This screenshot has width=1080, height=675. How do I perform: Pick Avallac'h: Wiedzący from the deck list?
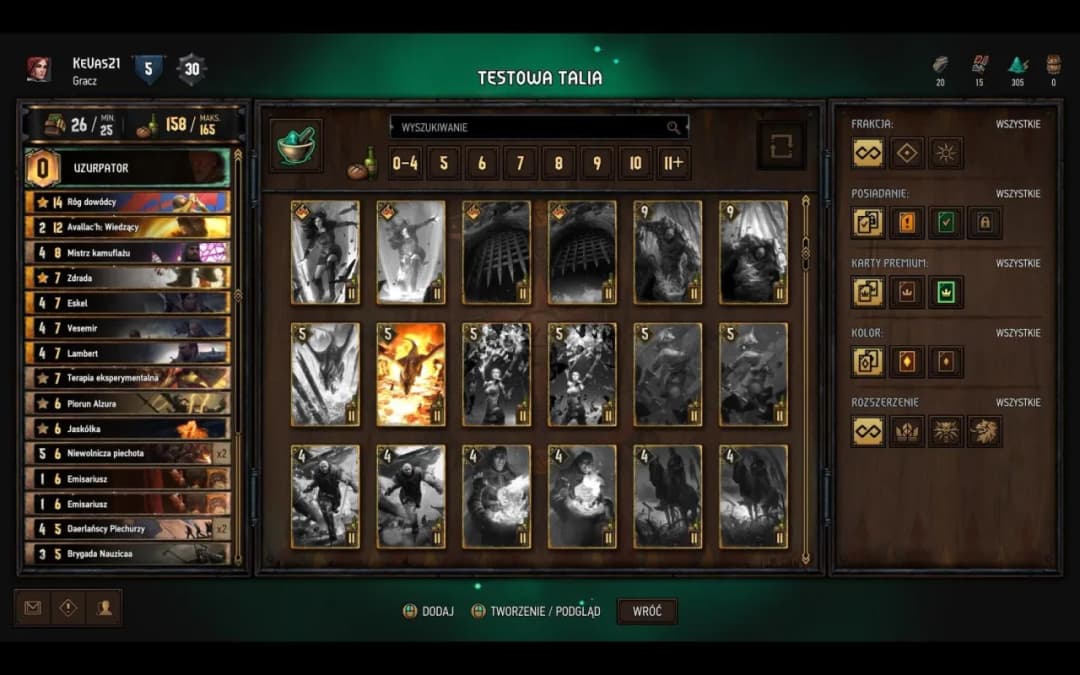click(128, 227)
